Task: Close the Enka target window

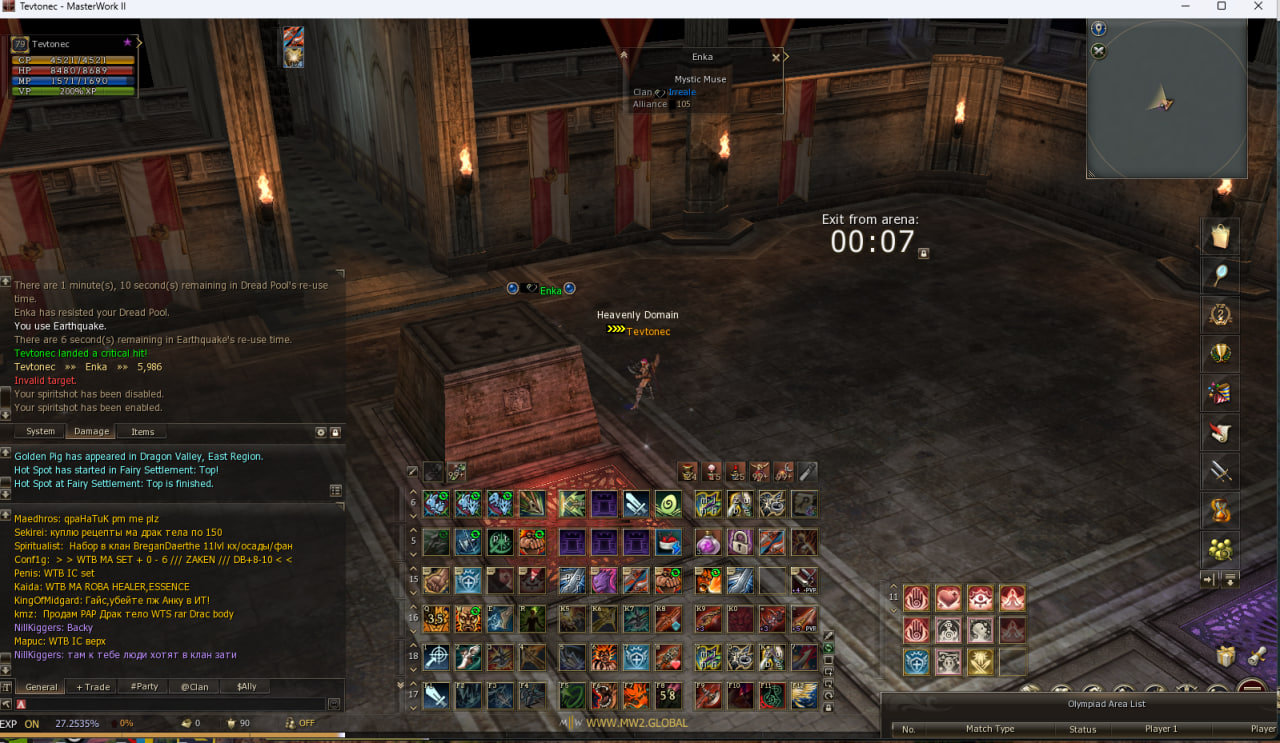Action: pos(776,58)
